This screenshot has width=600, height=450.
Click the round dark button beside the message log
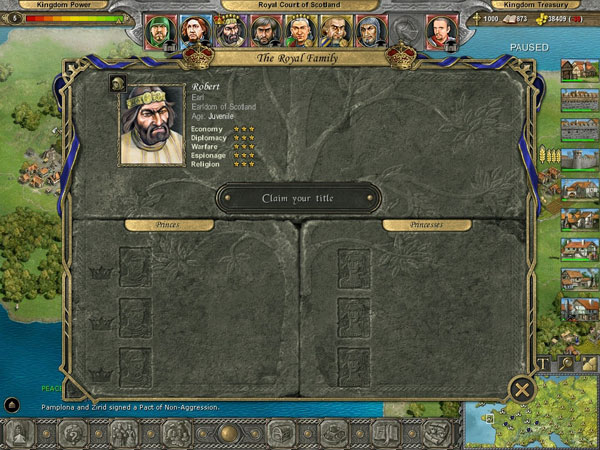(x=12, y=405)
